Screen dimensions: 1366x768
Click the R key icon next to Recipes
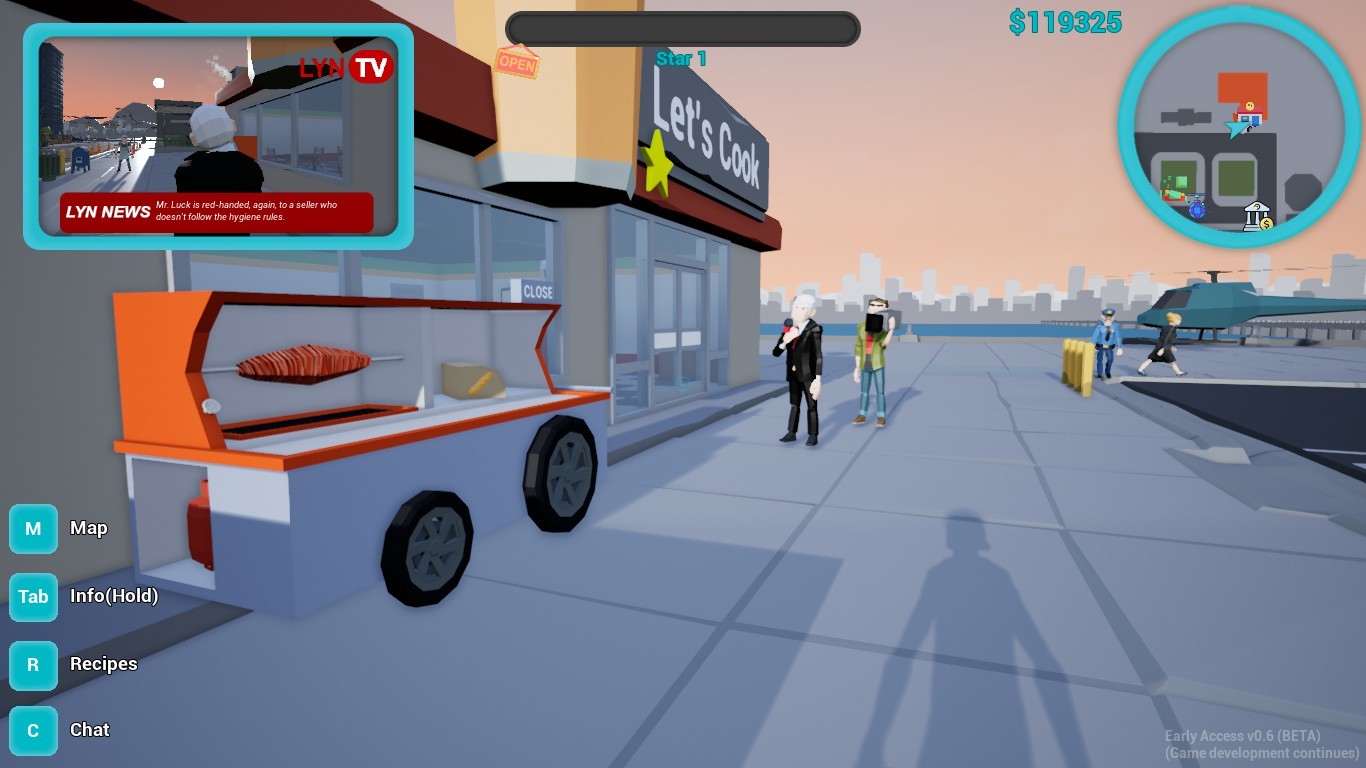33,665
